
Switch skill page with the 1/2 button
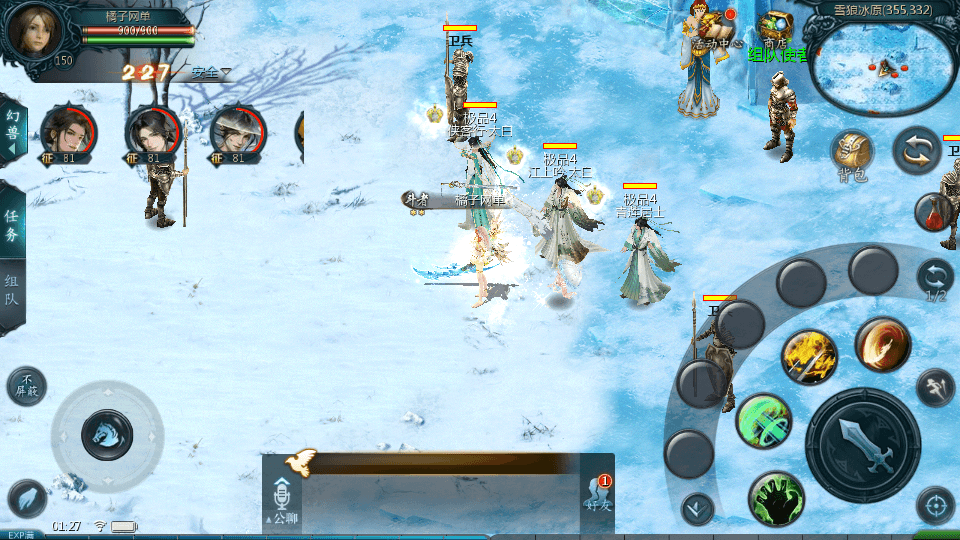pyautogui.click(x=935, y=279)
